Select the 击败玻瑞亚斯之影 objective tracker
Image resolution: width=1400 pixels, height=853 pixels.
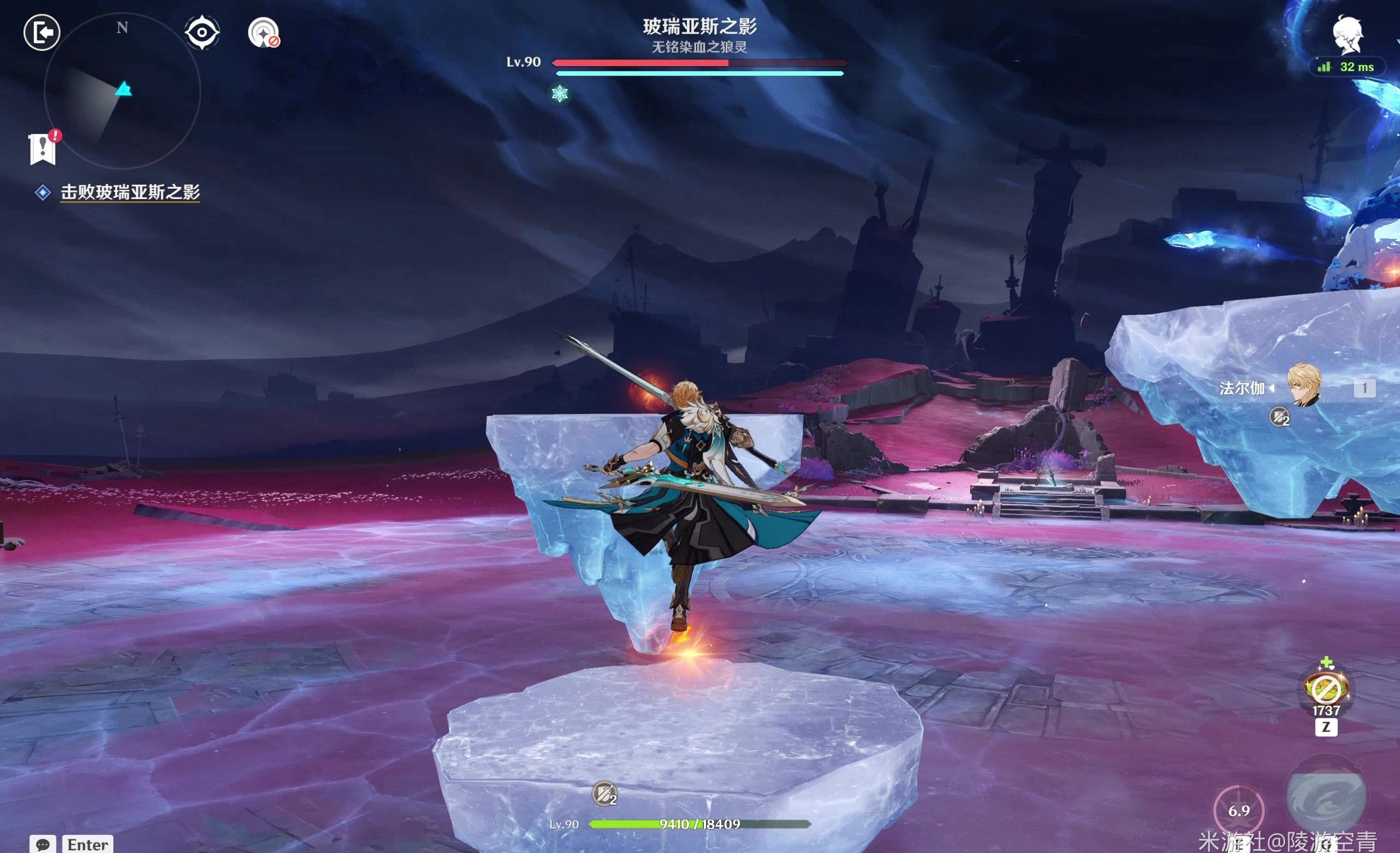click(x=130, y=192)
